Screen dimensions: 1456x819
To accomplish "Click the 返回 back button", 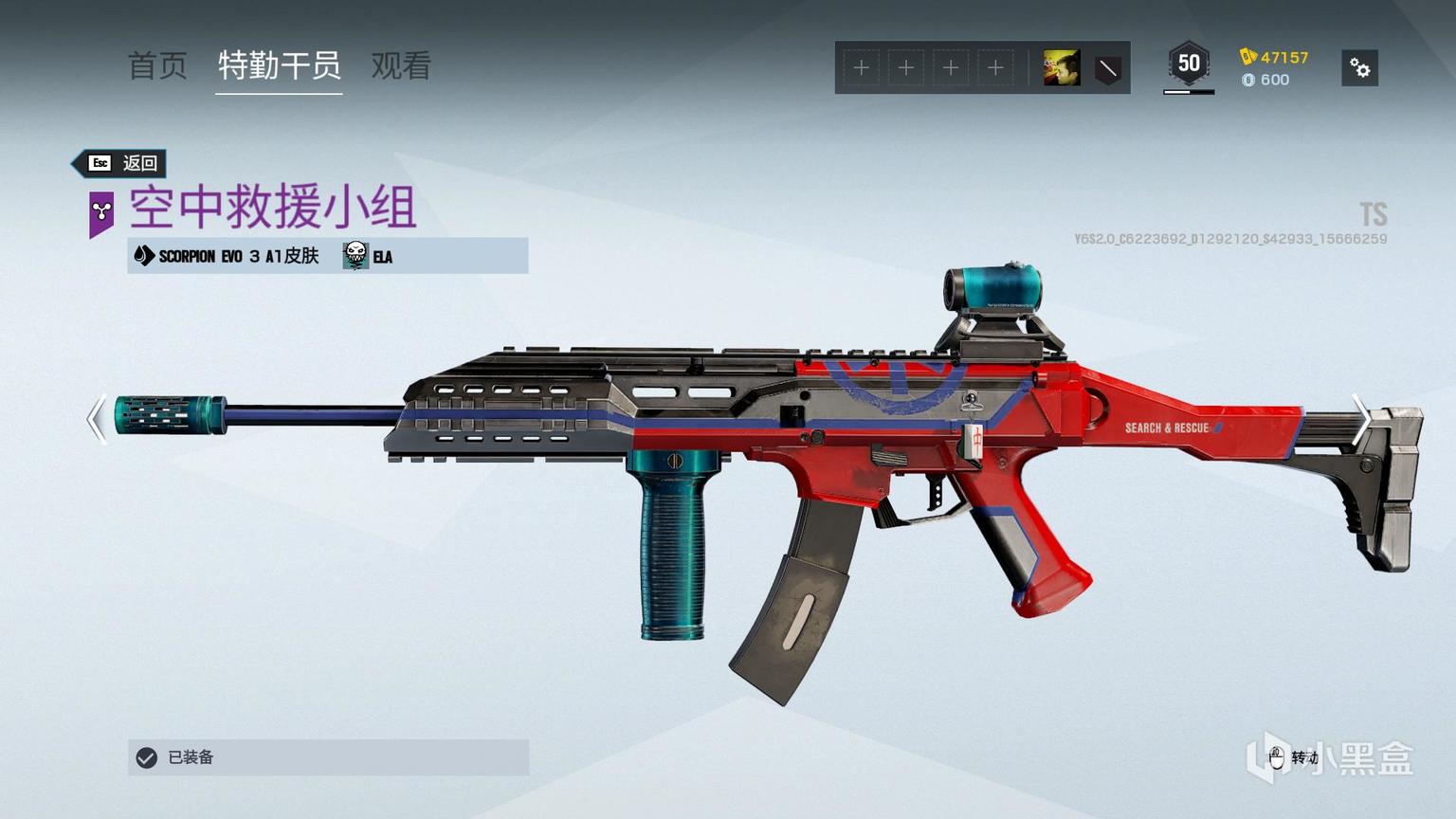I will tap(121, 163).
